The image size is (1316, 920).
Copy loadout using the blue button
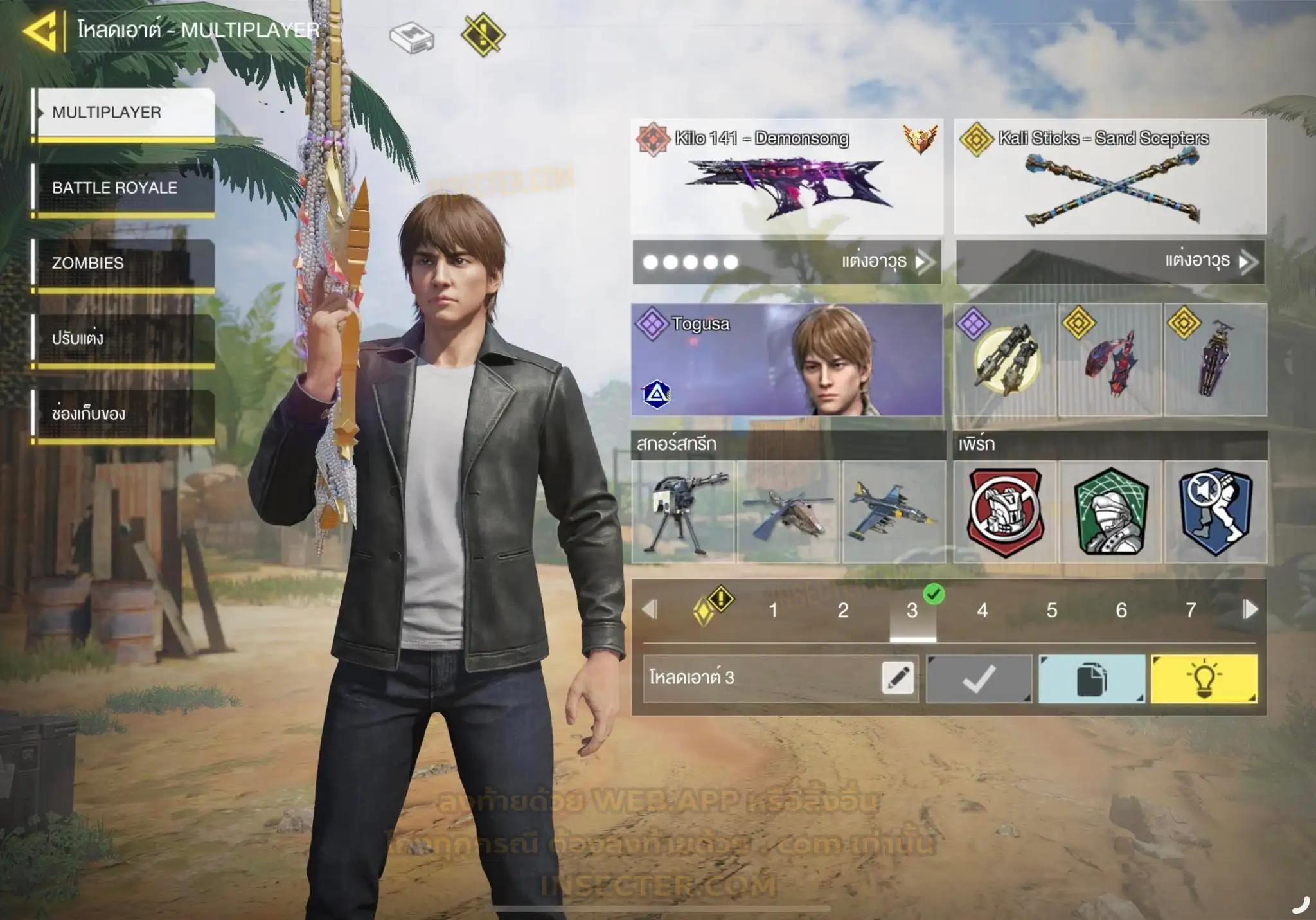(x=1092, y=679)
